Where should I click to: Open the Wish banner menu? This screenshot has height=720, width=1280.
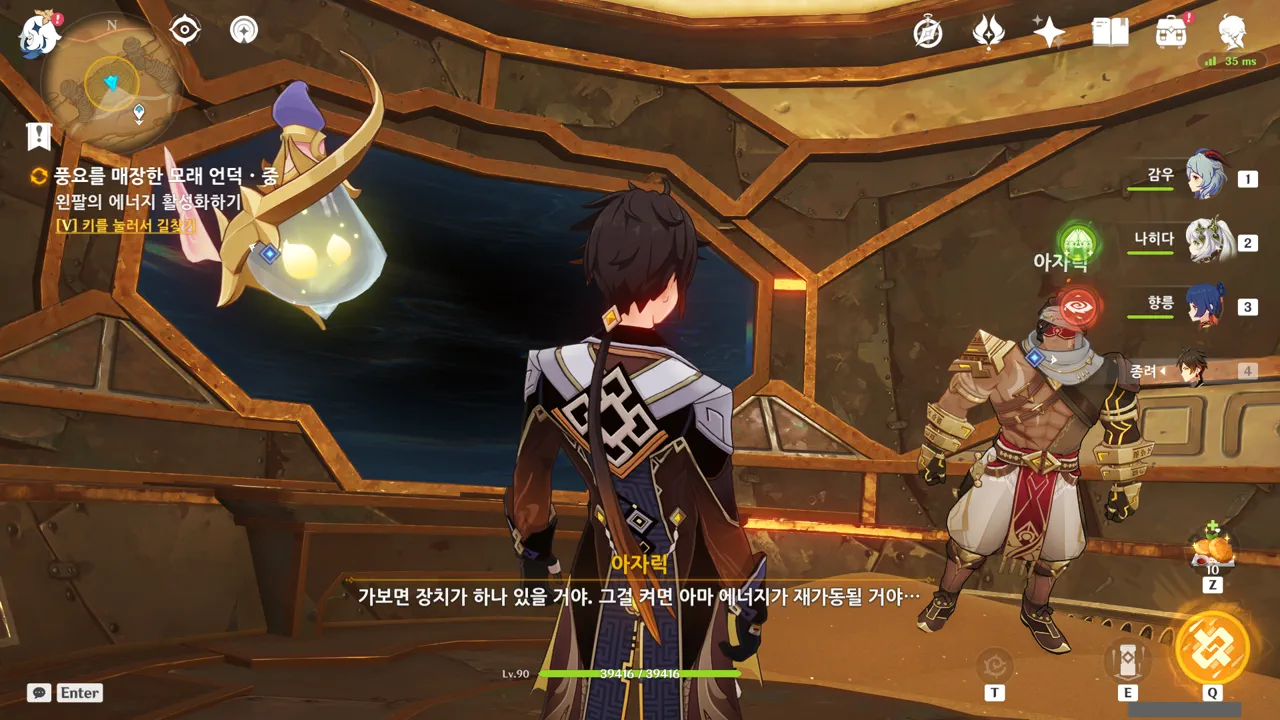(988, 33)
